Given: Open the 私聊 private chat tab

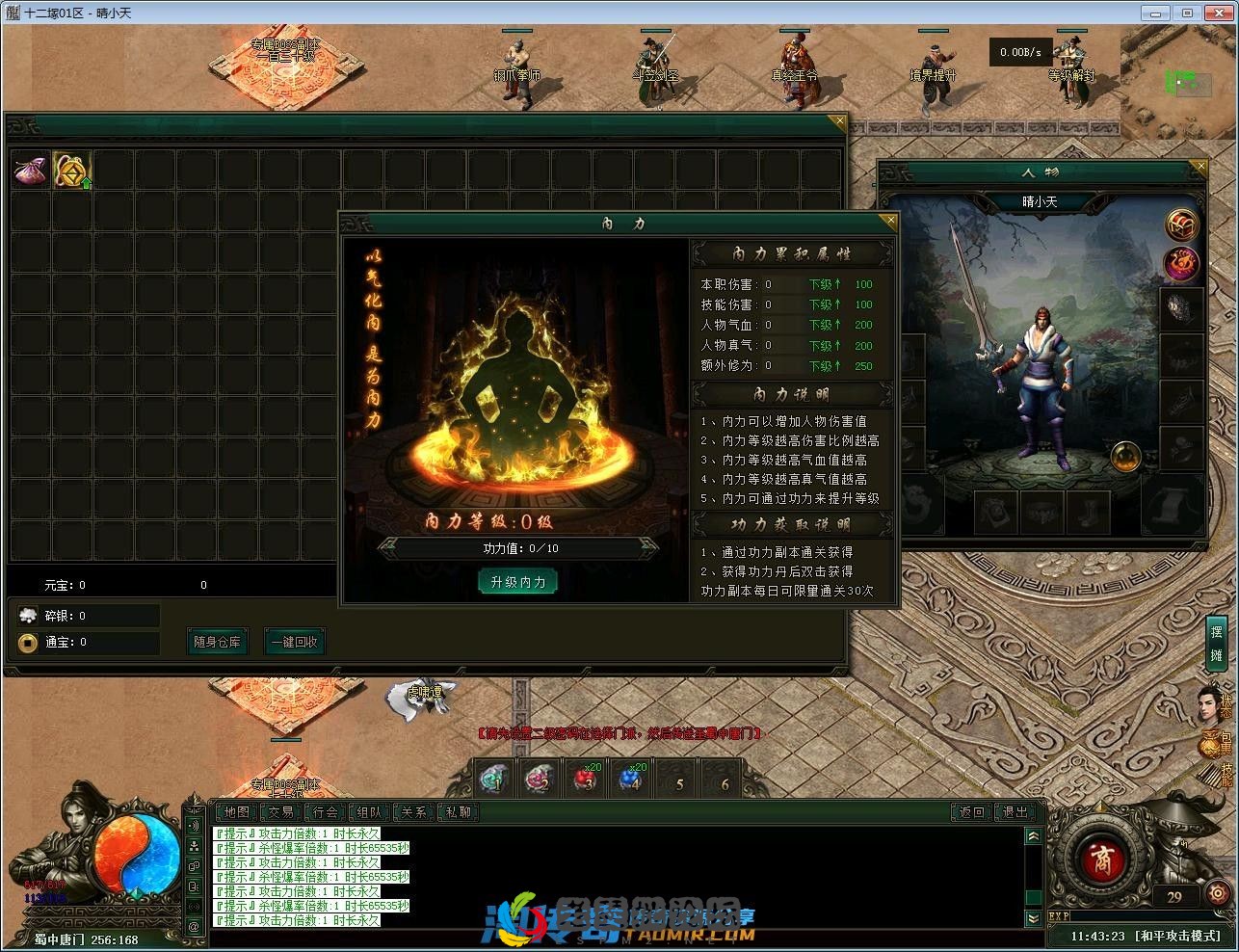Looking at the screenshot, I should 459,812.
